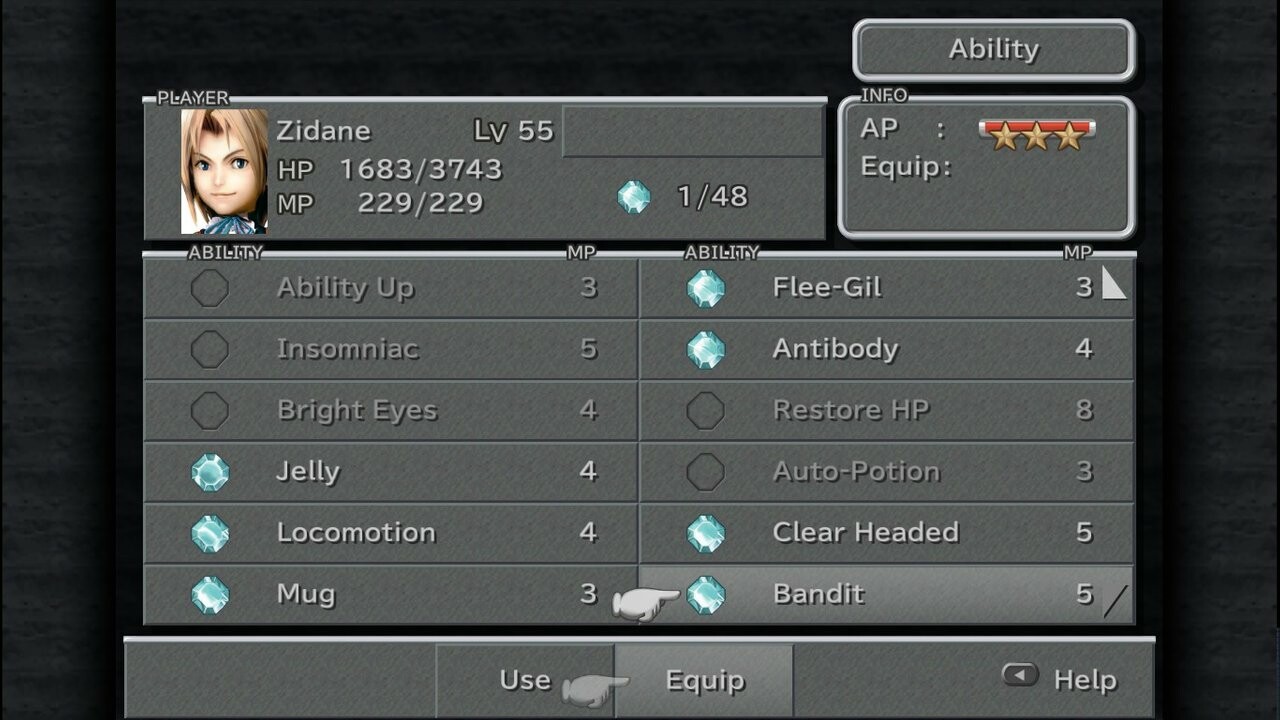1280x720 pixels.
Task: Click the Flee-Gil gem icon
Action: pos(710,287)
